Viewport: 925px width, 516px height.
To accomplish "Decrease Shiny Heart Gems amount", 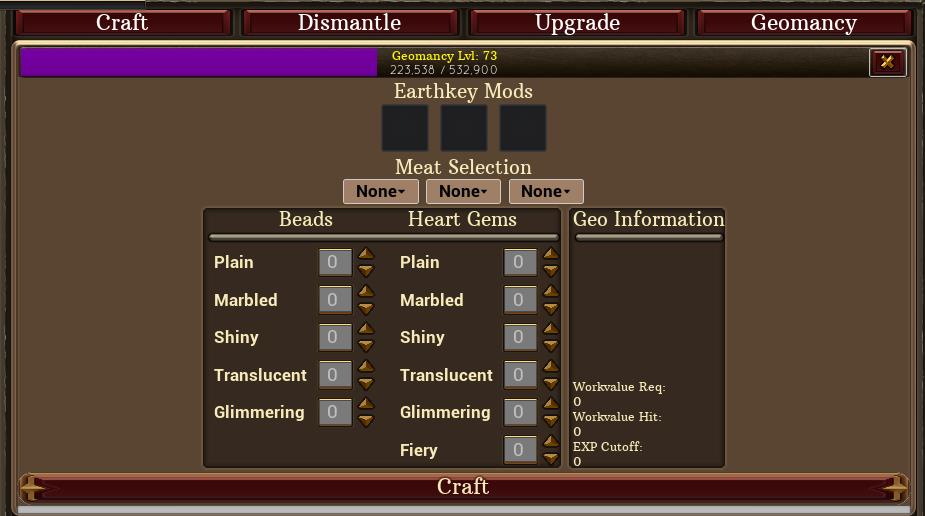I will tap(551, 345).
